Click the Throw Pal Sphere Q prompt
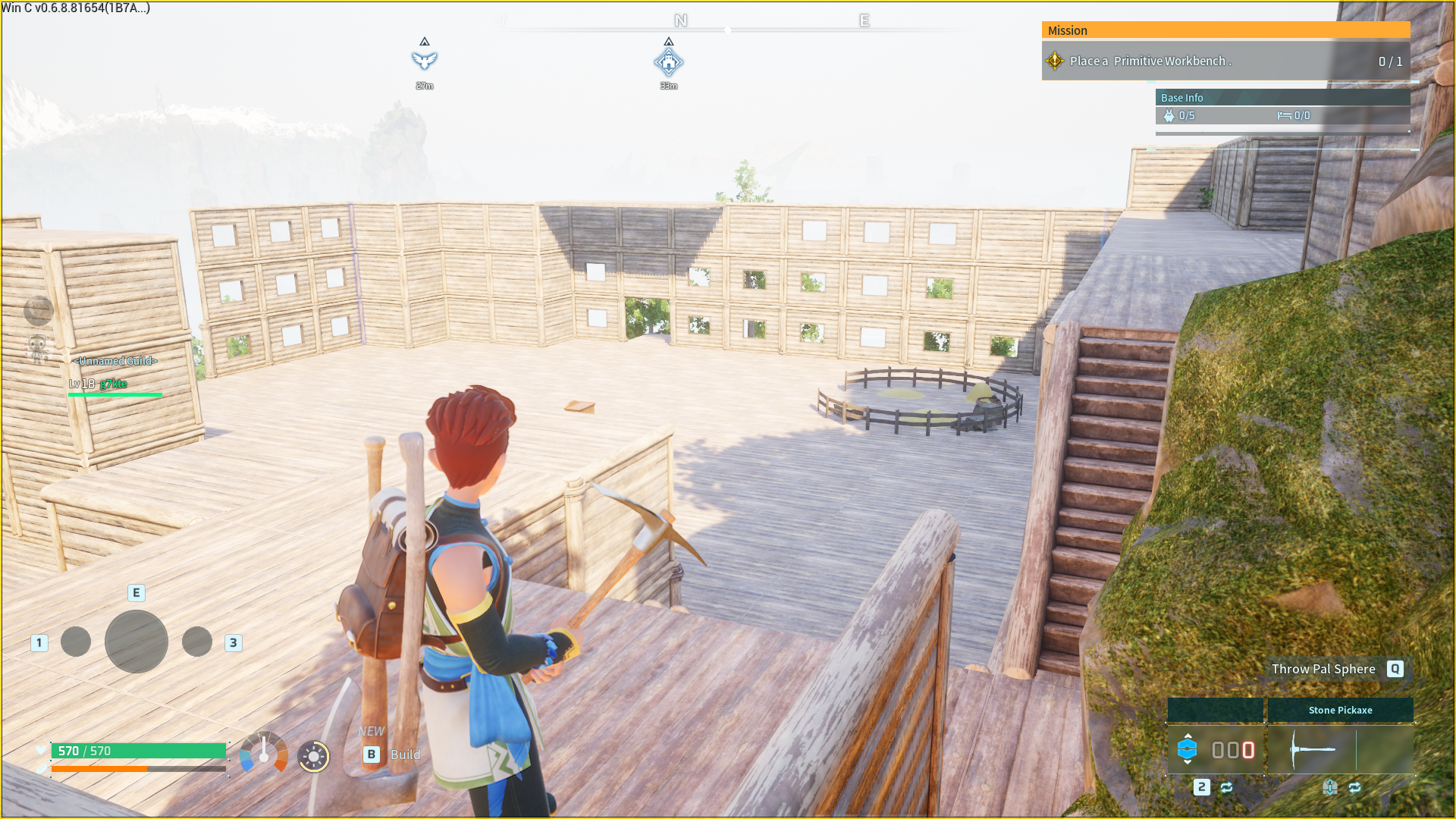The width and height of the screenshot is (1456, 819). (x=1335, y=669)
